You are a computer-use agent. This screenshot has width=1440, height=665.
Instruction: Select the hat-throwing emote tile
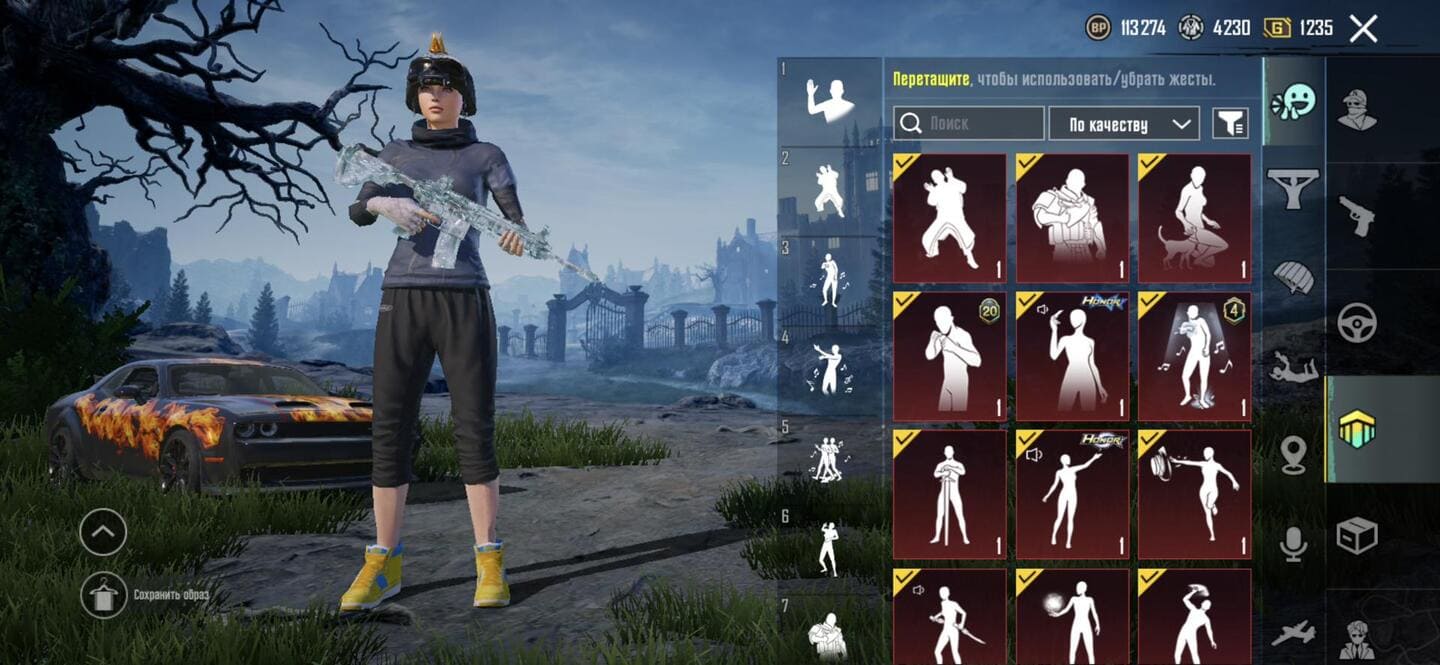pos(1194,494)
